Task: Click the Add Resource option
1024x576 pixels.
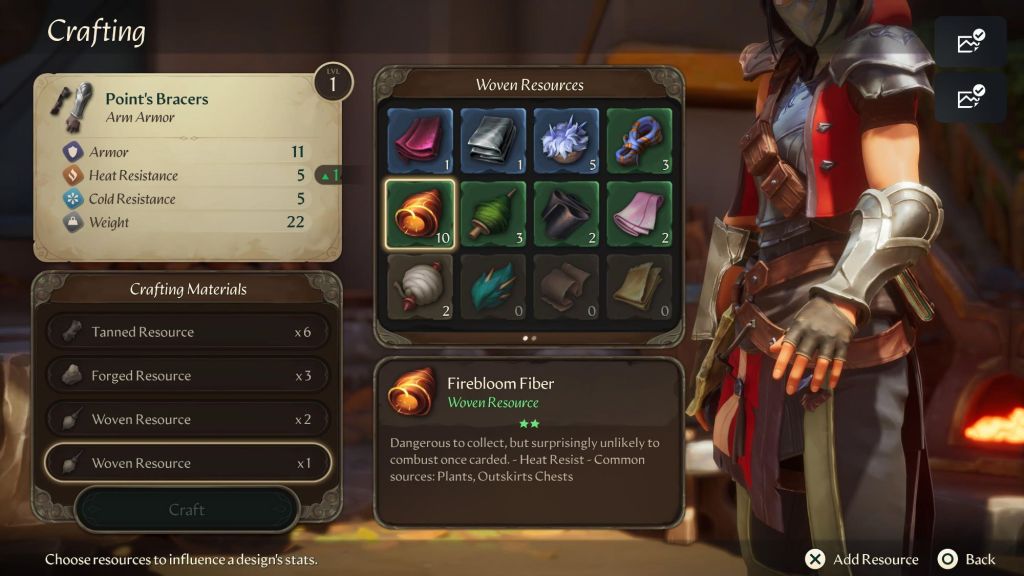Action: 864,559
